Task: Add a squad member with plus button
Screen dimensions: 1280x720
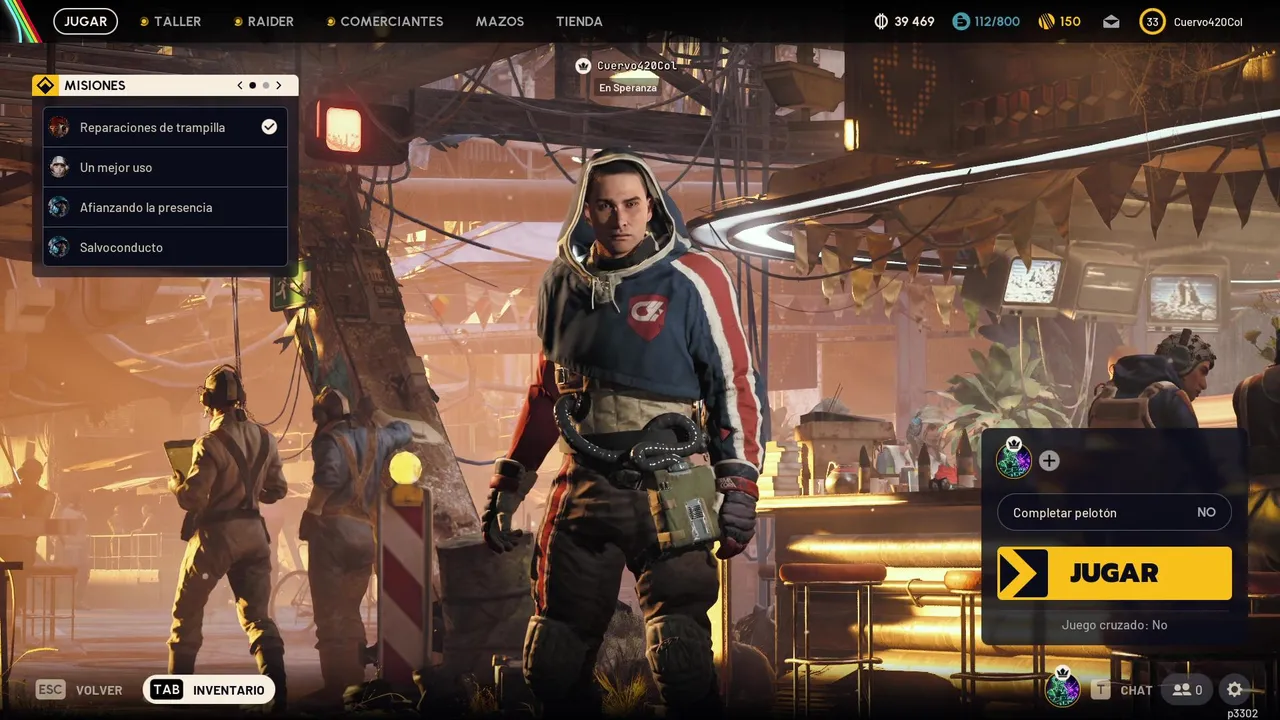Action: click(x=1049, y=461)
